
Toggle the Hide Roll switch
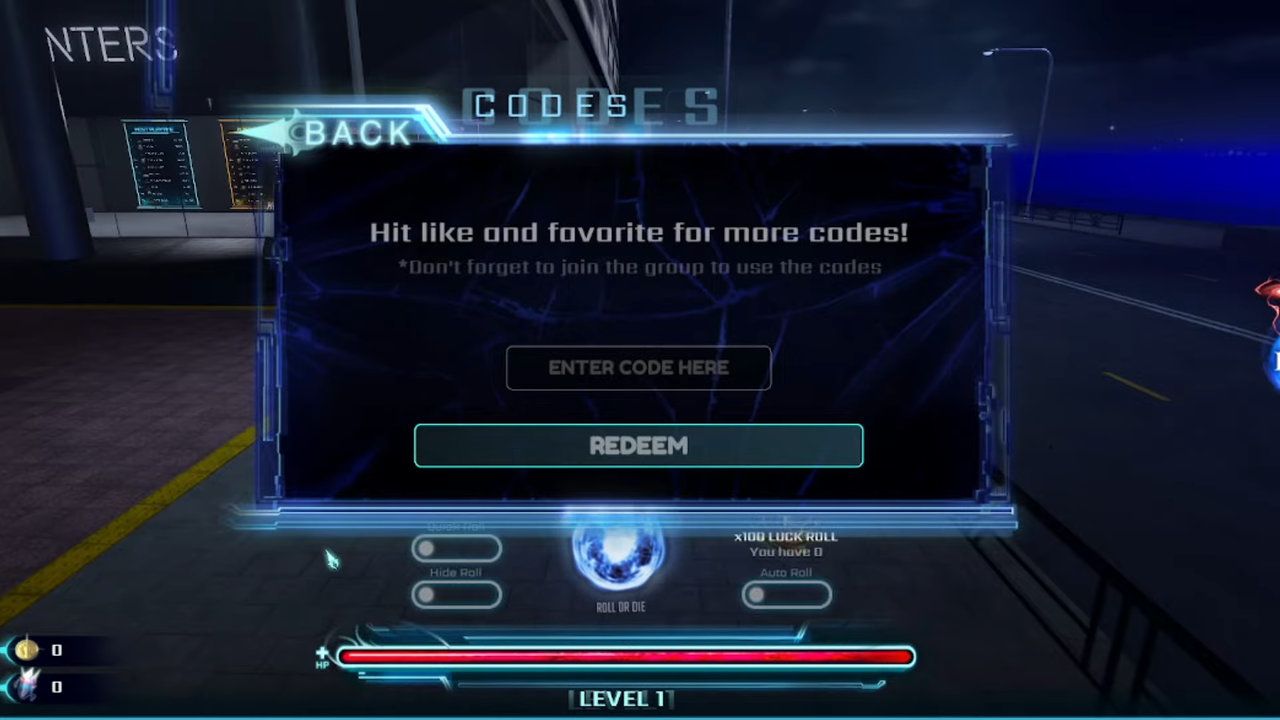point(456,595)
